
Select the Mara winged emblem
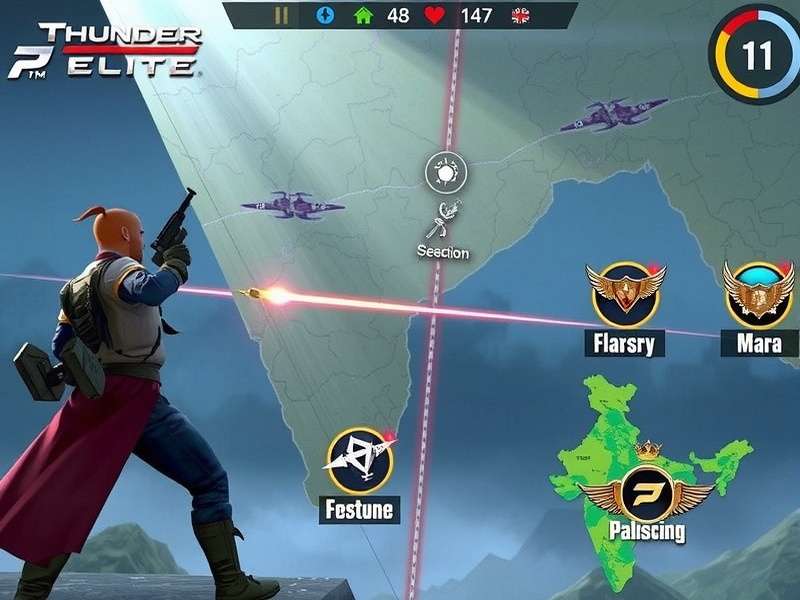point(759,294)
